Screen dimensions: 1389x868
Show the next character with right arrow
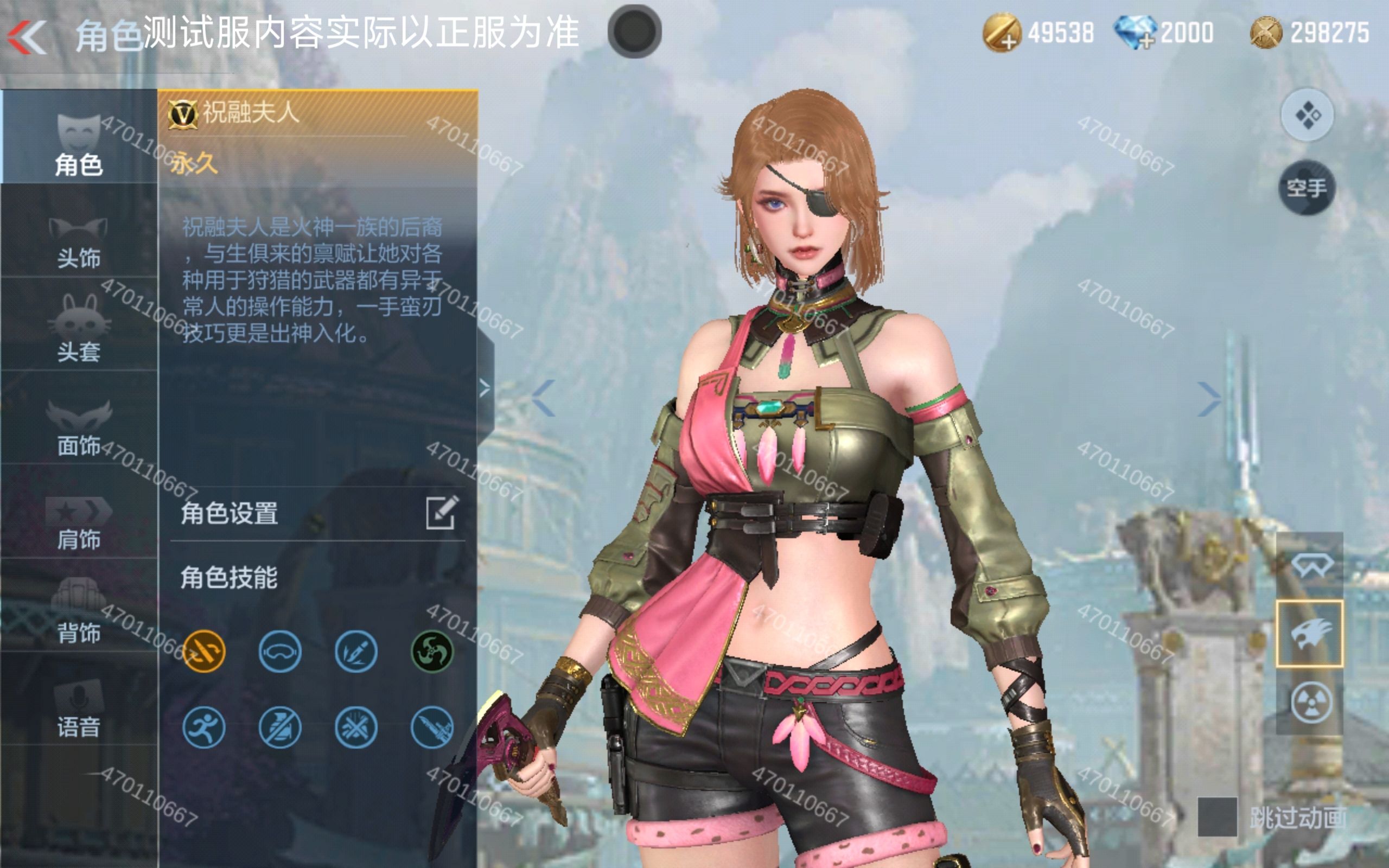click(1209, 398)
